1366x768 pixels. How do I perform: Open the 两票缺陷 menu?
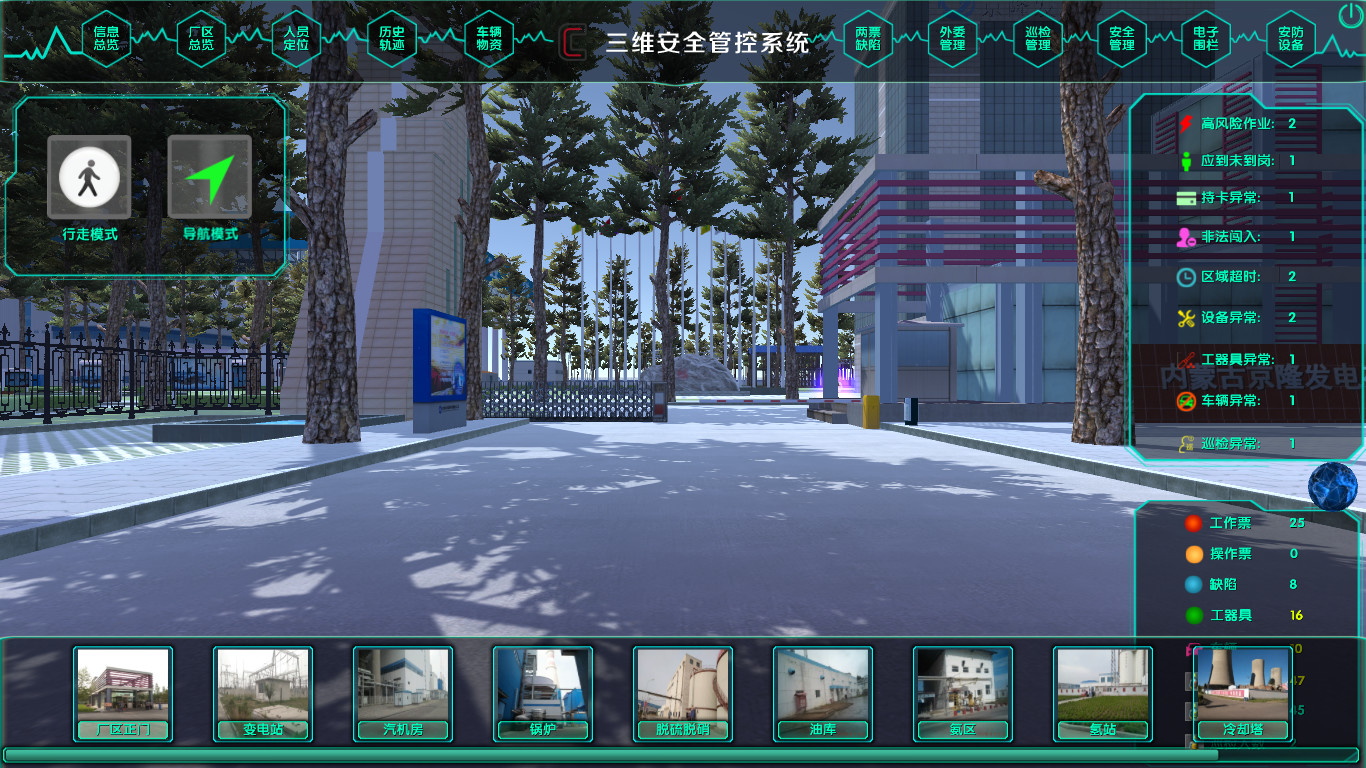868,38
